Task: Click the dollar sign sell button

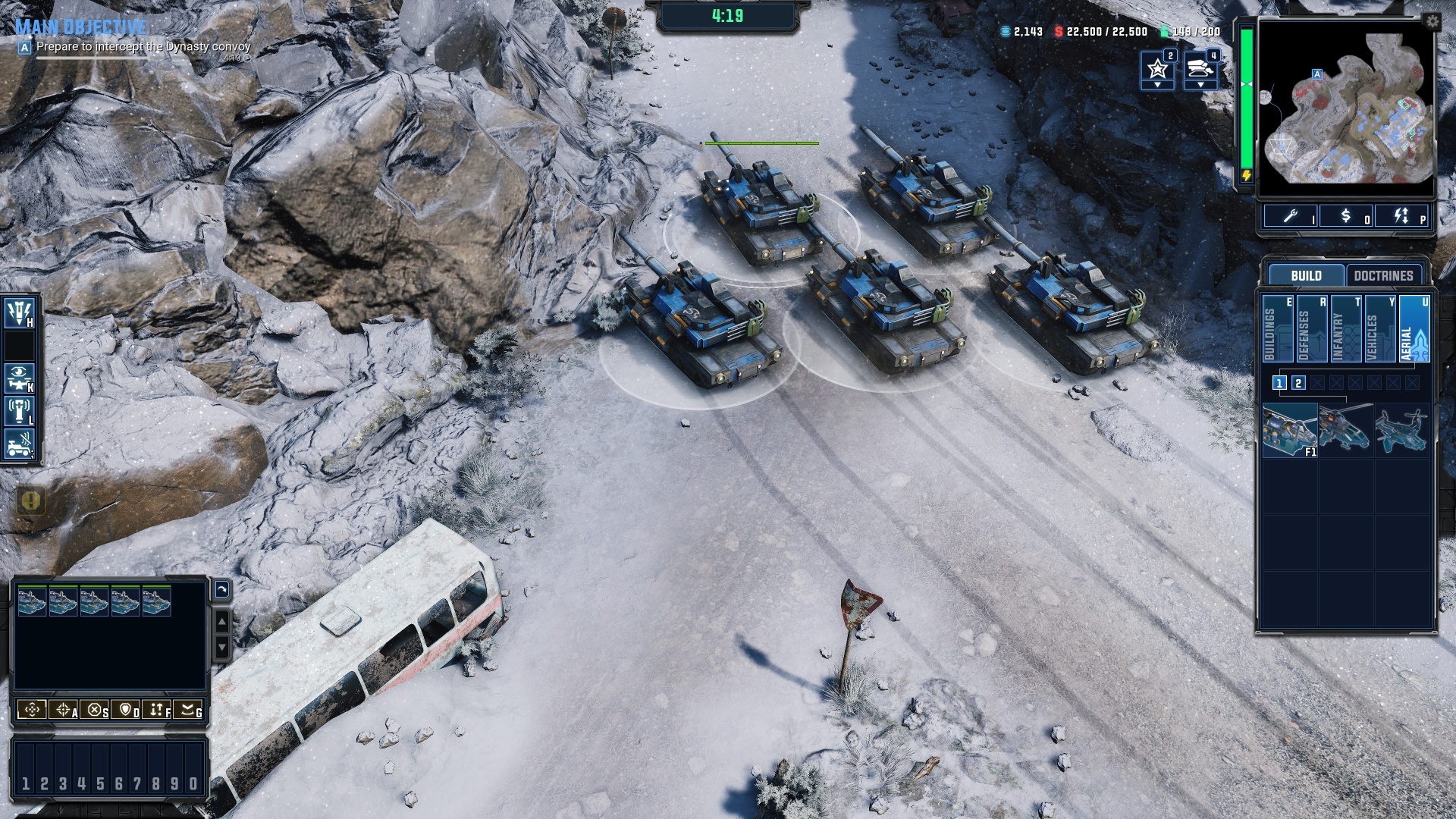Action: click(1346, 216)
